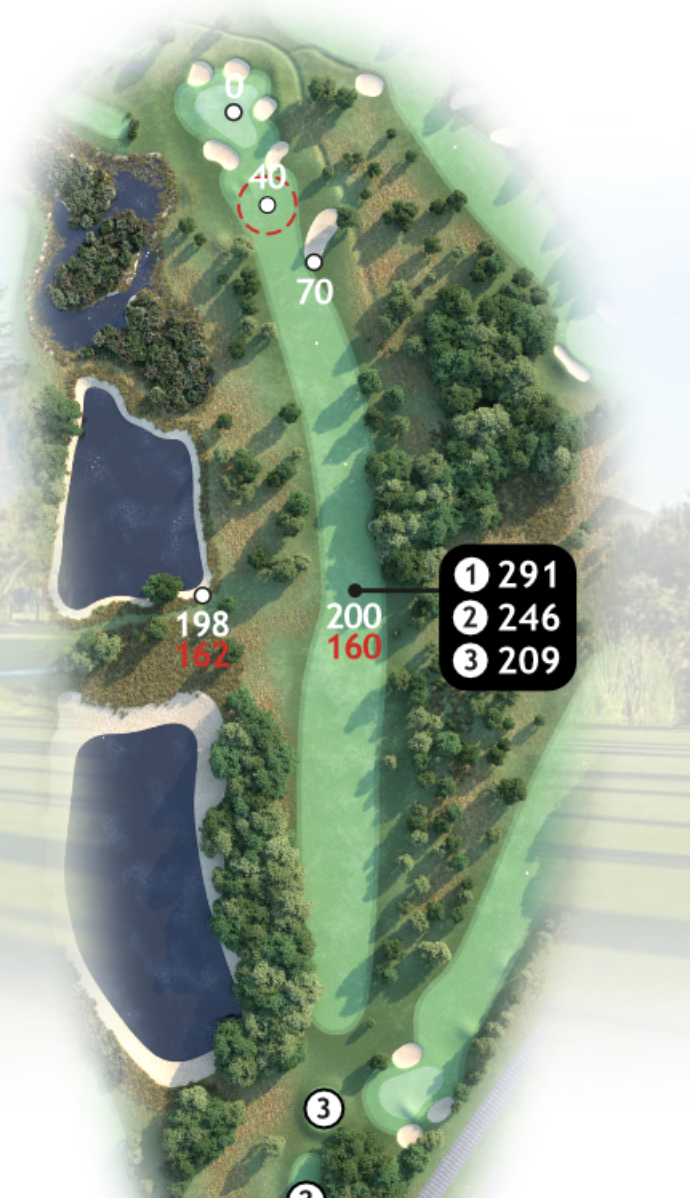690x1198 pixels.
Task: Pick the 200 yard fairway marker dot
Action: 354,591
